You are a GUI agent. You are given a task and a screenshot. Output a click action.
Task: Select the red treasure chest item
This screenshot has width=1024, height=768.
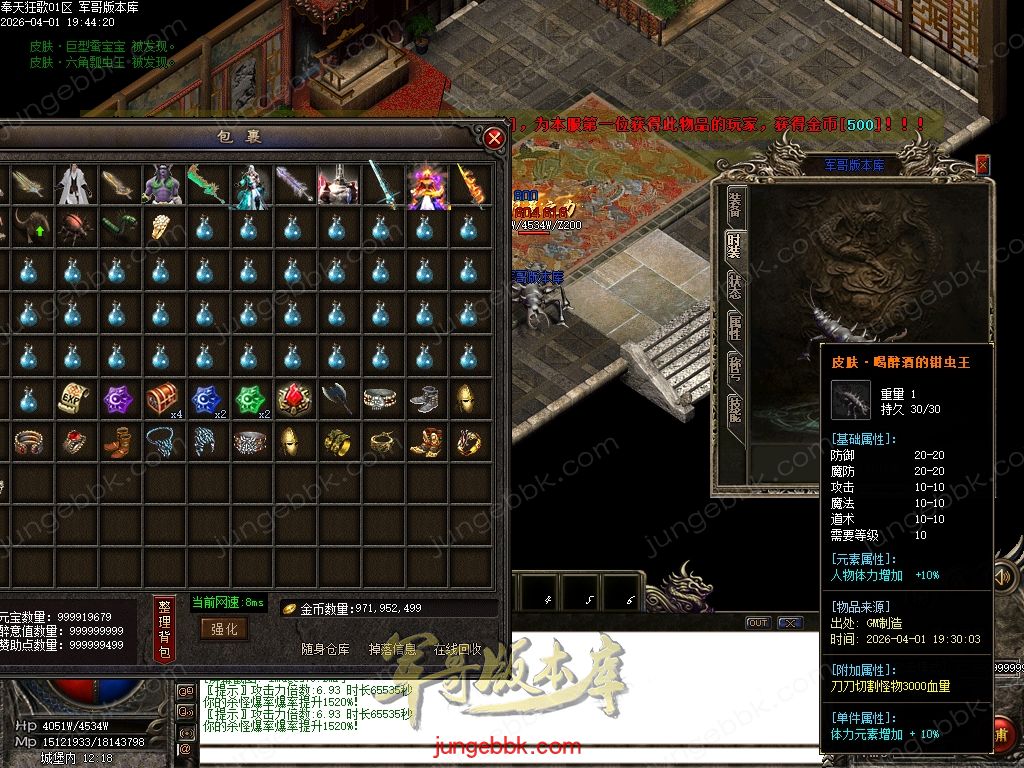[x=161, y=399]
